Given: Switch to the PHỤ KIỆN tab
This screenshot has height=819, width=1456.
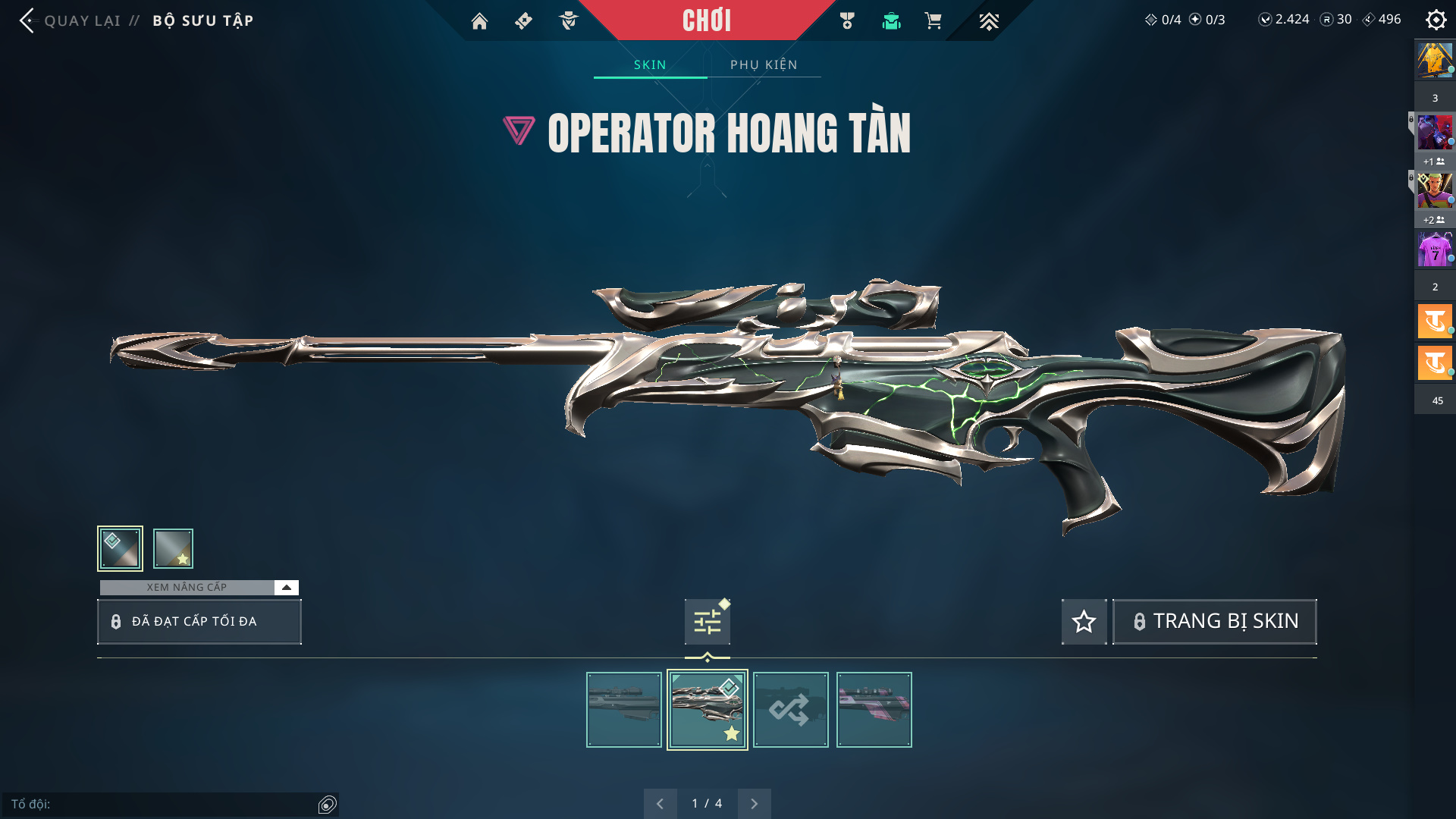Looking at the screenshot, I should click(x=764, y=64).
